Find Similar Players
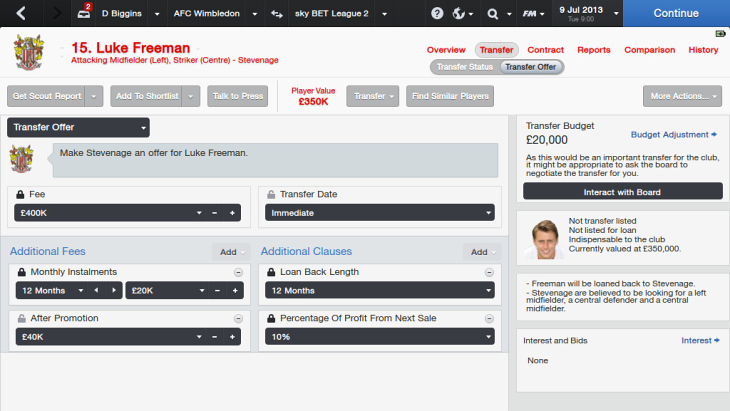Screen dimensions: 730x411 (450, 96)
